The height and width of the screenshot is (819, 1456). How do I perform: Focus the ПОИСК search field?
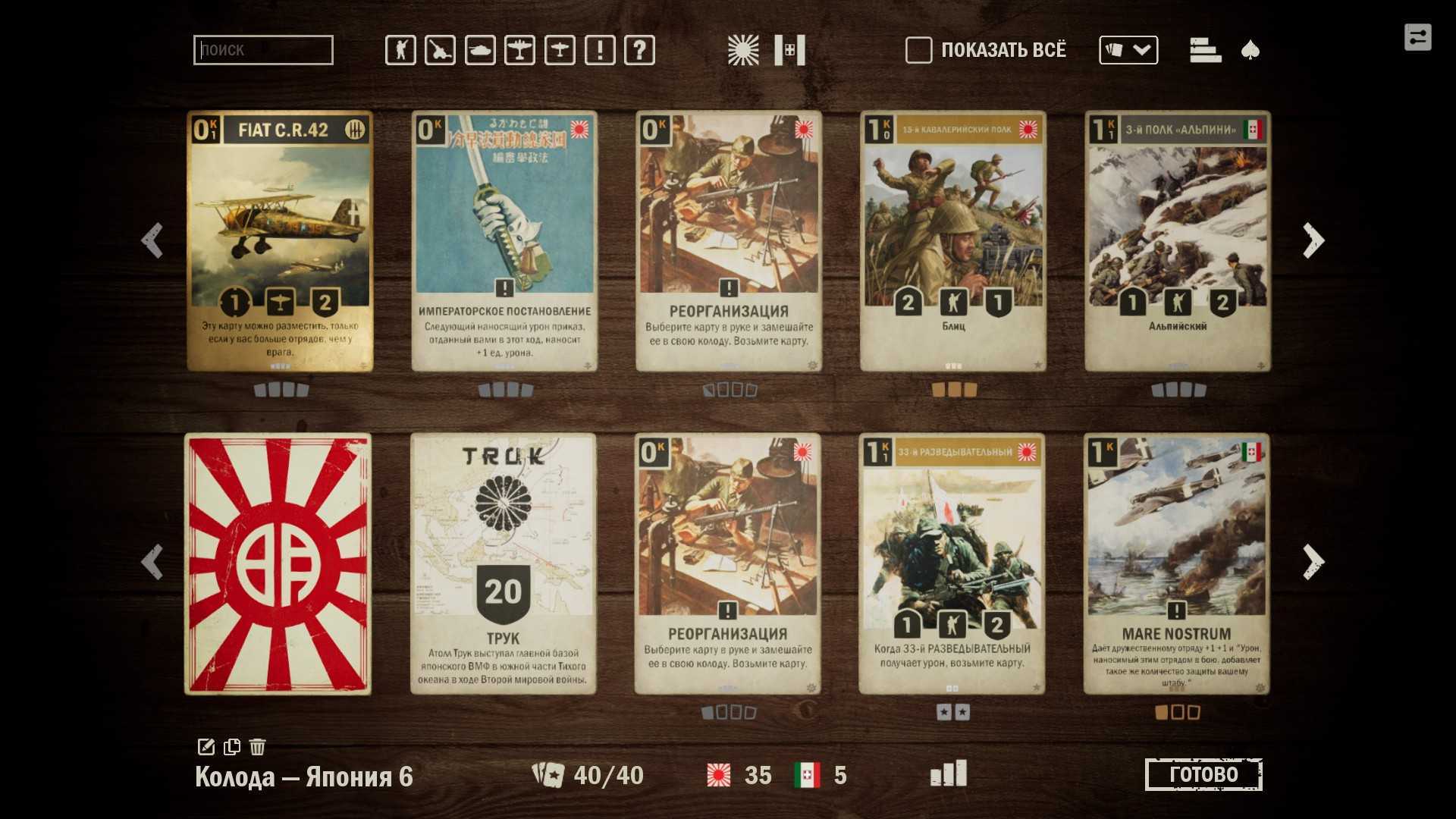pos(263,50)
